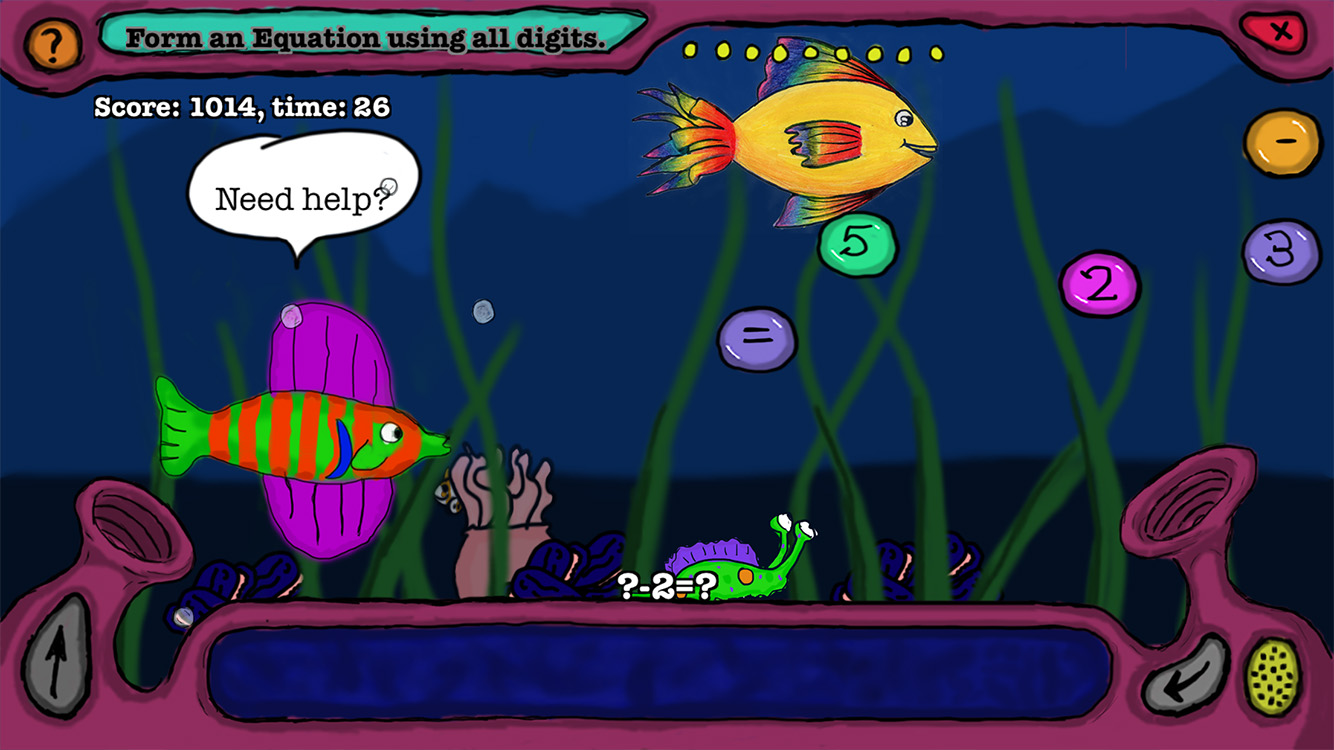Click the yellow spotted egg button
The image size is (1334, 750).
(1273, 676)
